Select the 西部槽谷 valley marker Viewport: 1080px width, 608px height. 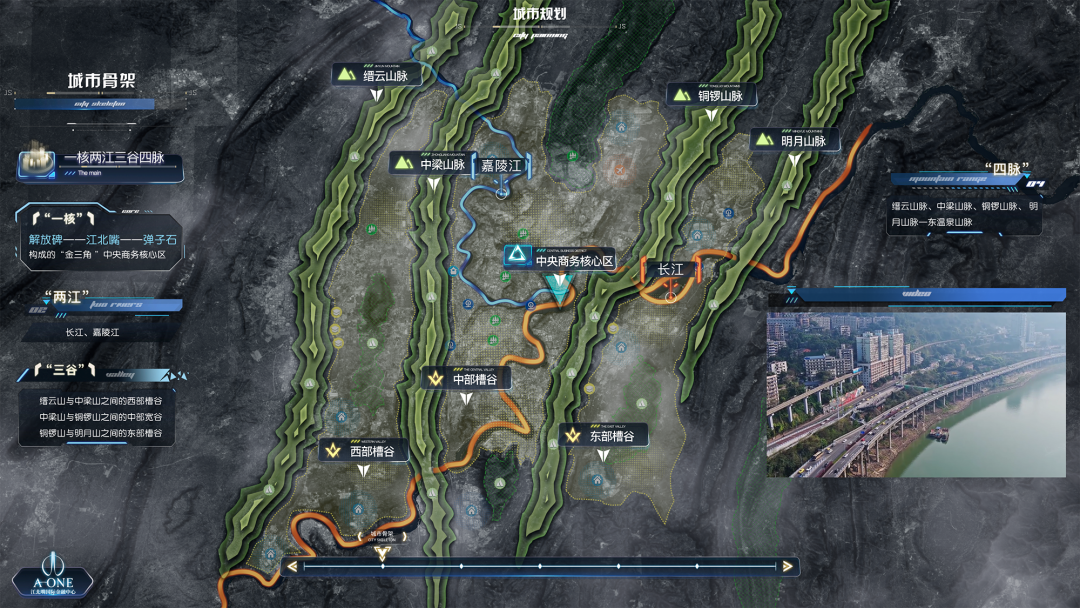point(365,451)
